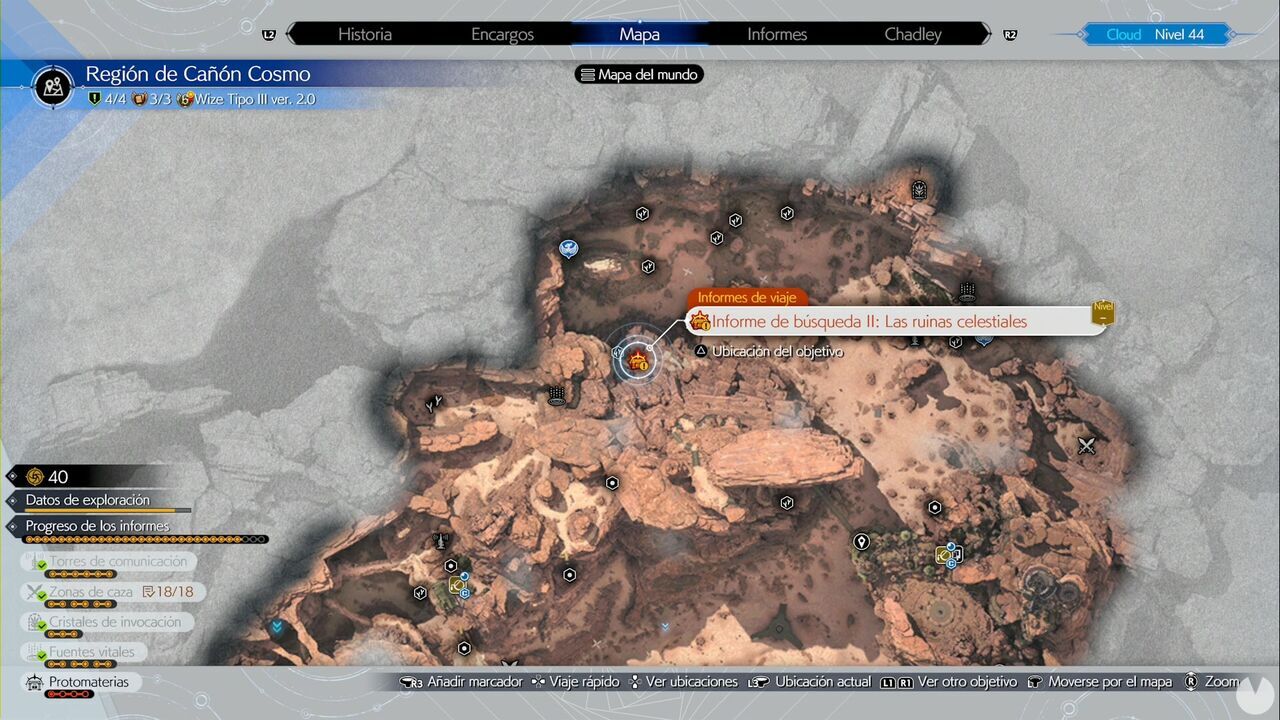This screenshot has width=1280, height=720.
Task: Select the Protomaterias icon in sidebar
Action: point(35,682)
